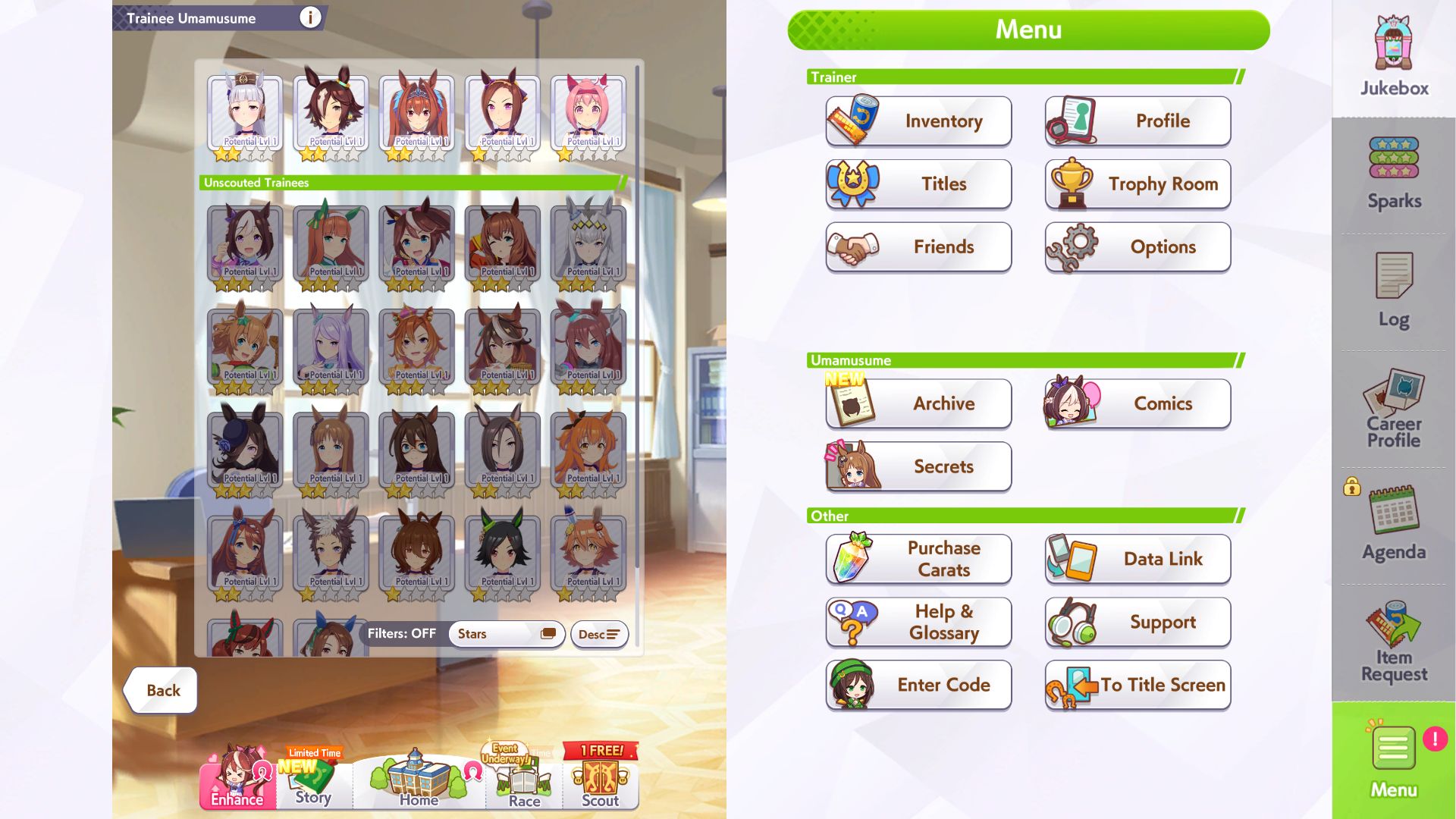Viewport: 1456px width, 819px height.
Task: Open the Stars sort dropdown
Action: click(506, 634)
